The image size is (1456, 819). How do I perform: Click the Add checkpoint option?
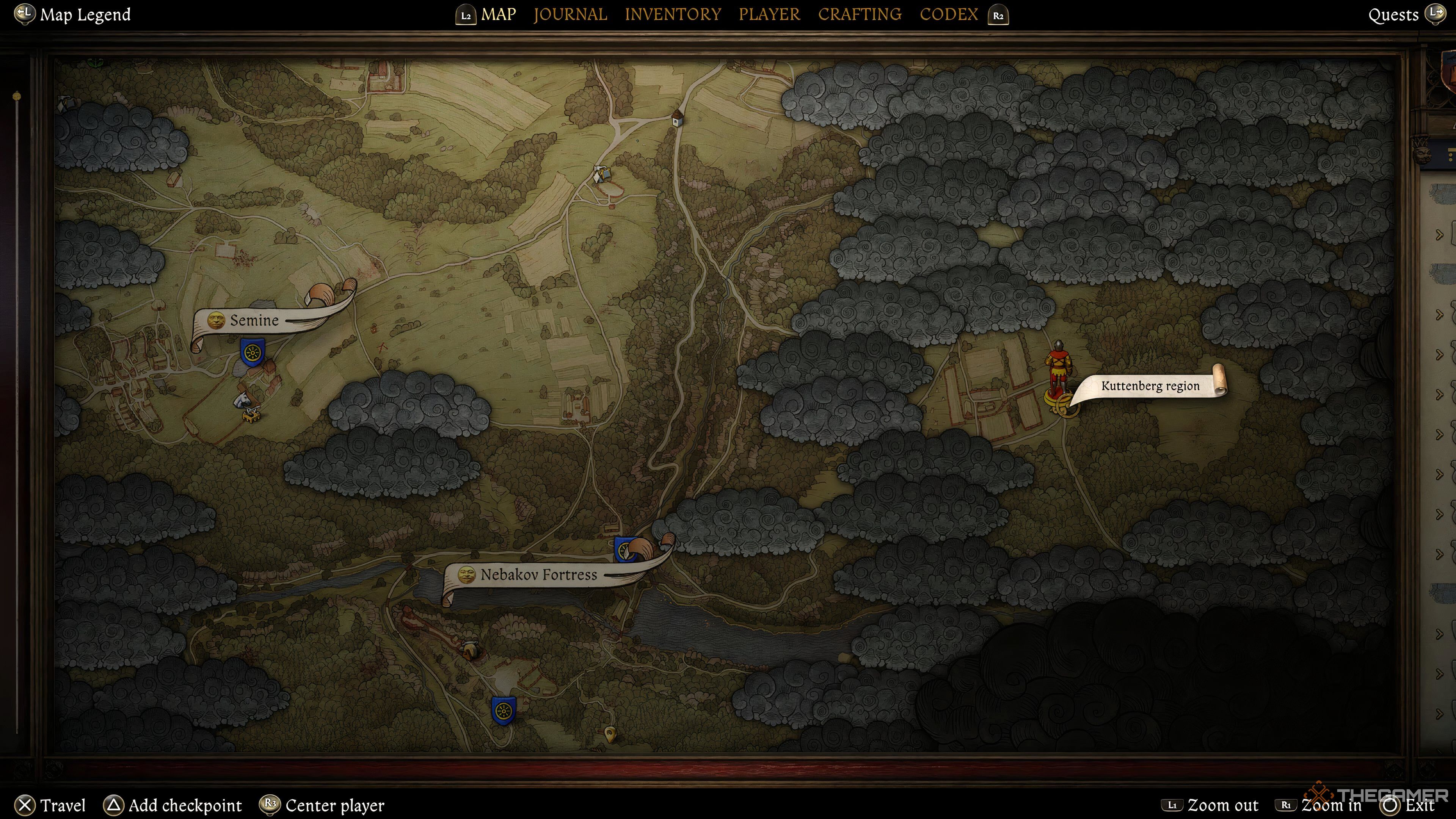pyautogui.click(x=185, y=805)
